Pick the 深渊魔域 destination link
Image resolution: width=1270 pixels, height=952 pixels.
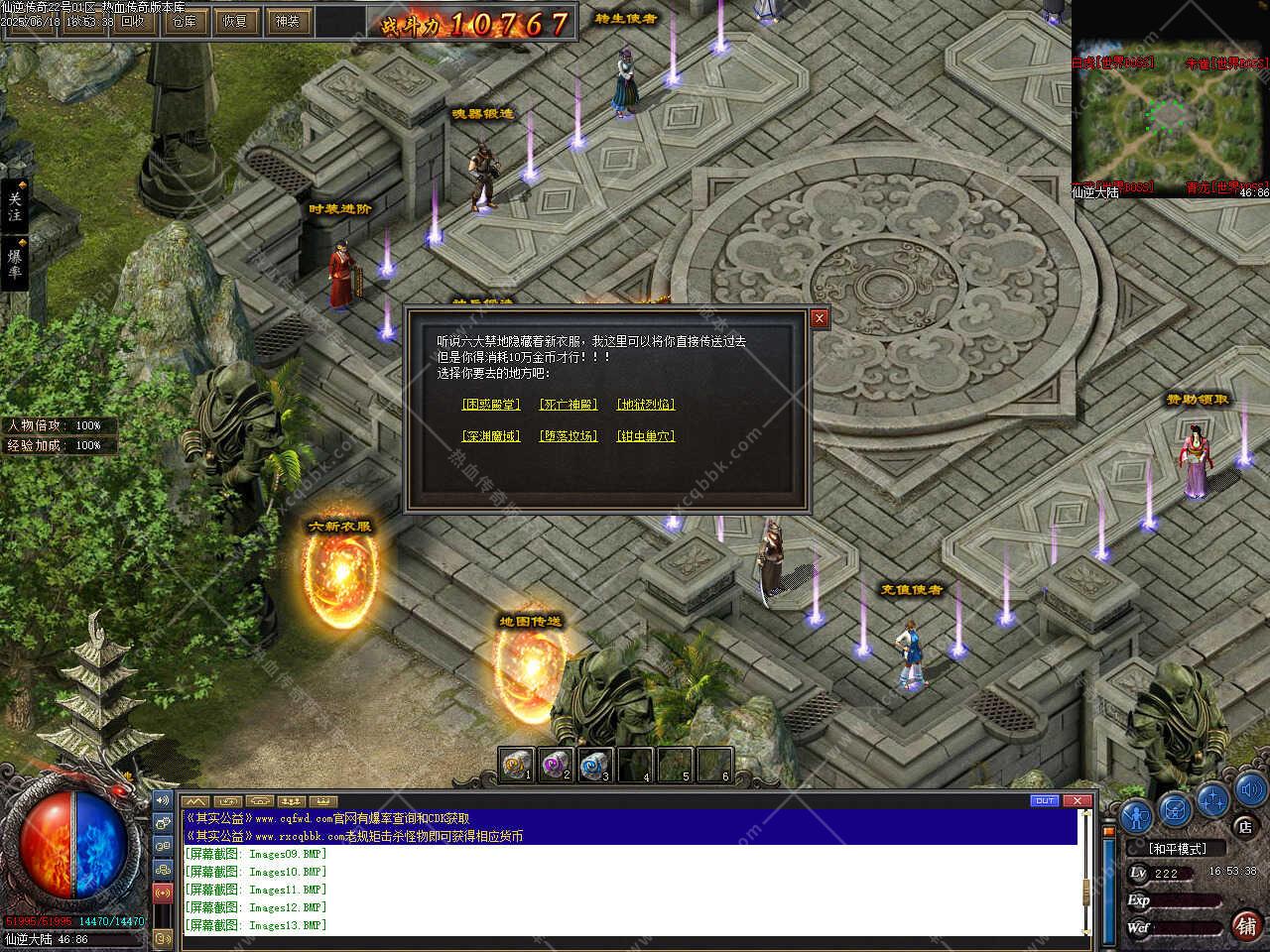click(x=491, y=436)
